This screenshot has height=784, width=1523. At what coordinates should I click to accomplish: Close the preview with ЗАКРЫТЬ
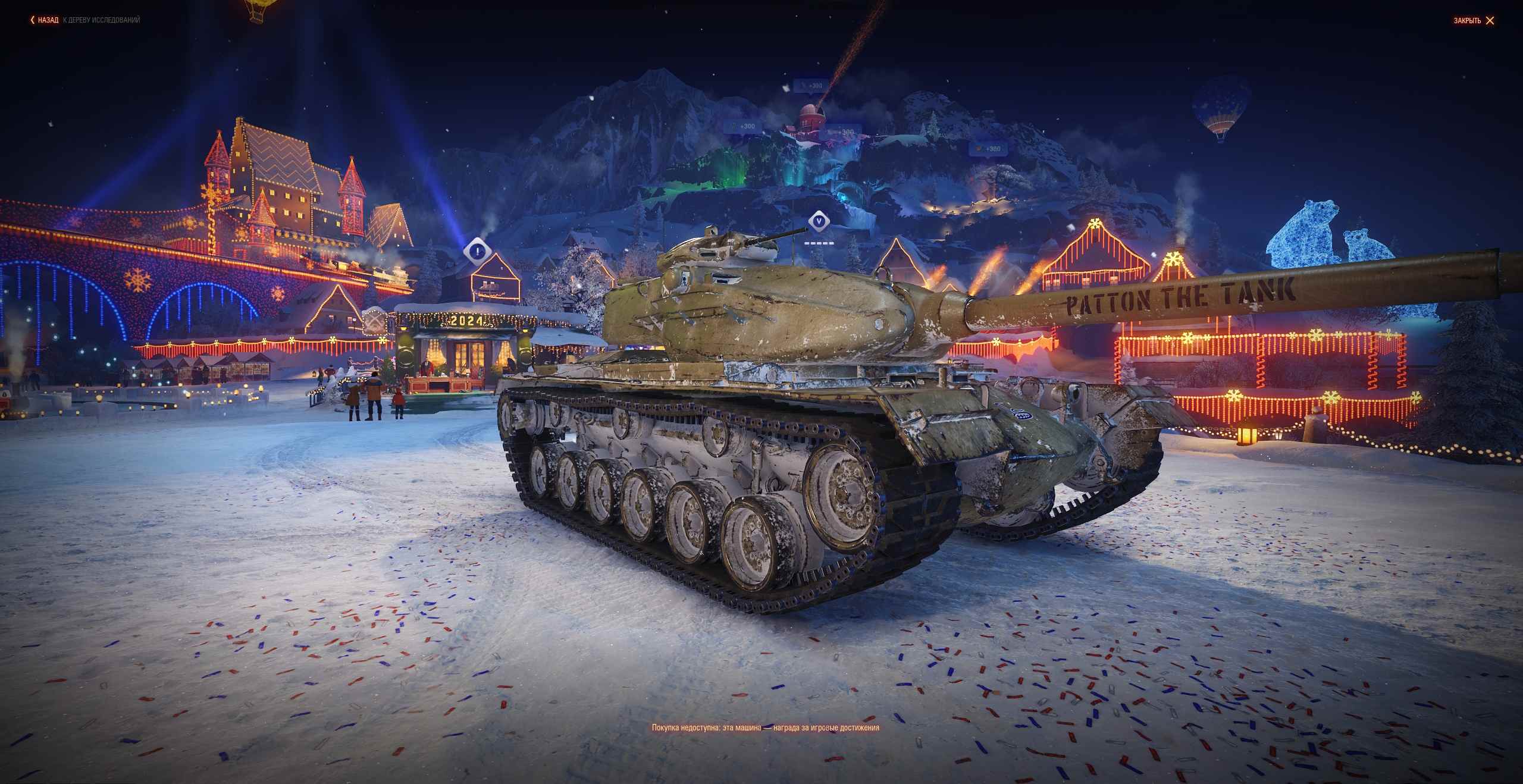point(1474,21)
